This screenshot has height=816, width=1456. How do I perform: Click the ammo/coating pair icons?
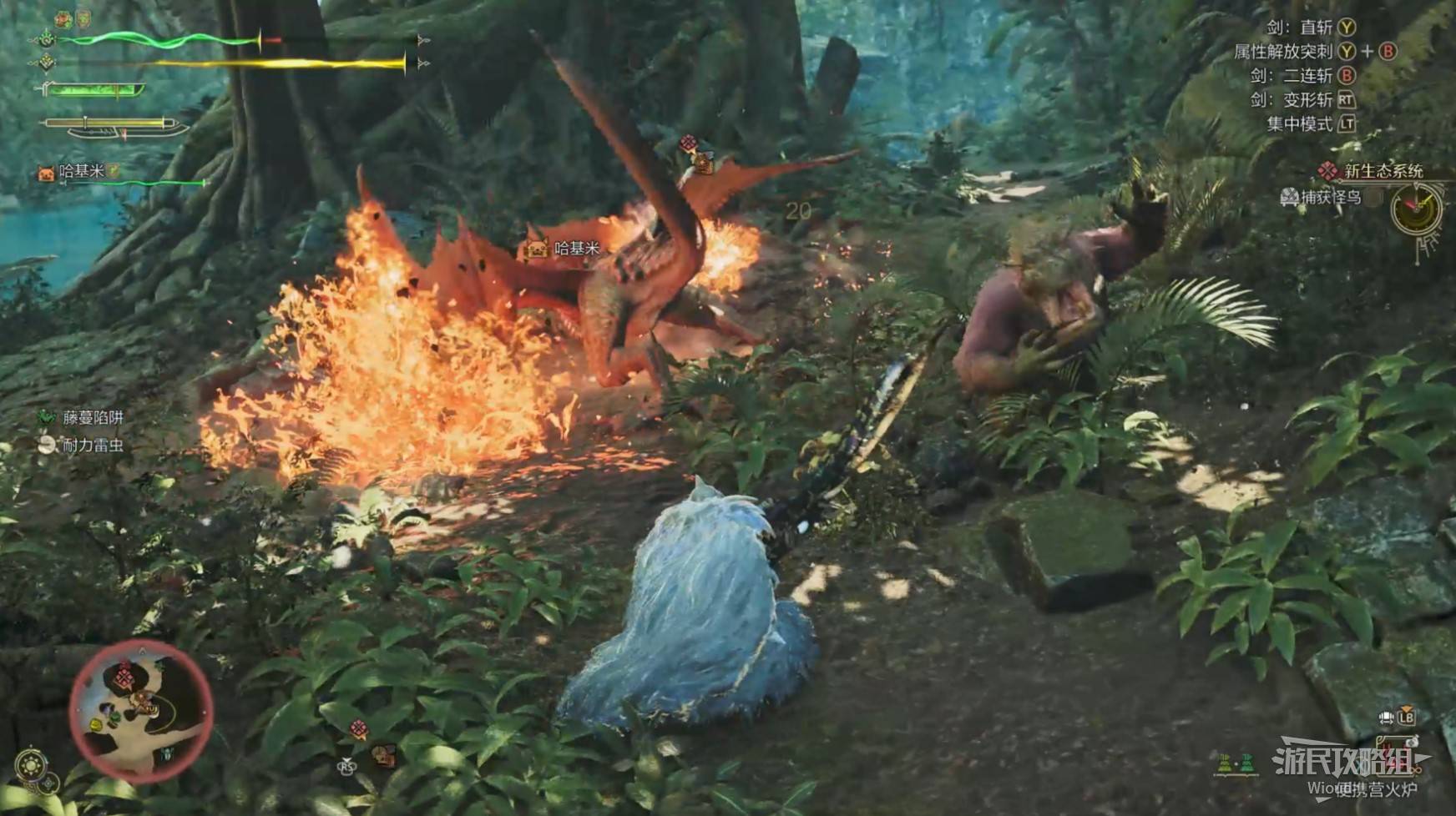[x=1236, y=763]
